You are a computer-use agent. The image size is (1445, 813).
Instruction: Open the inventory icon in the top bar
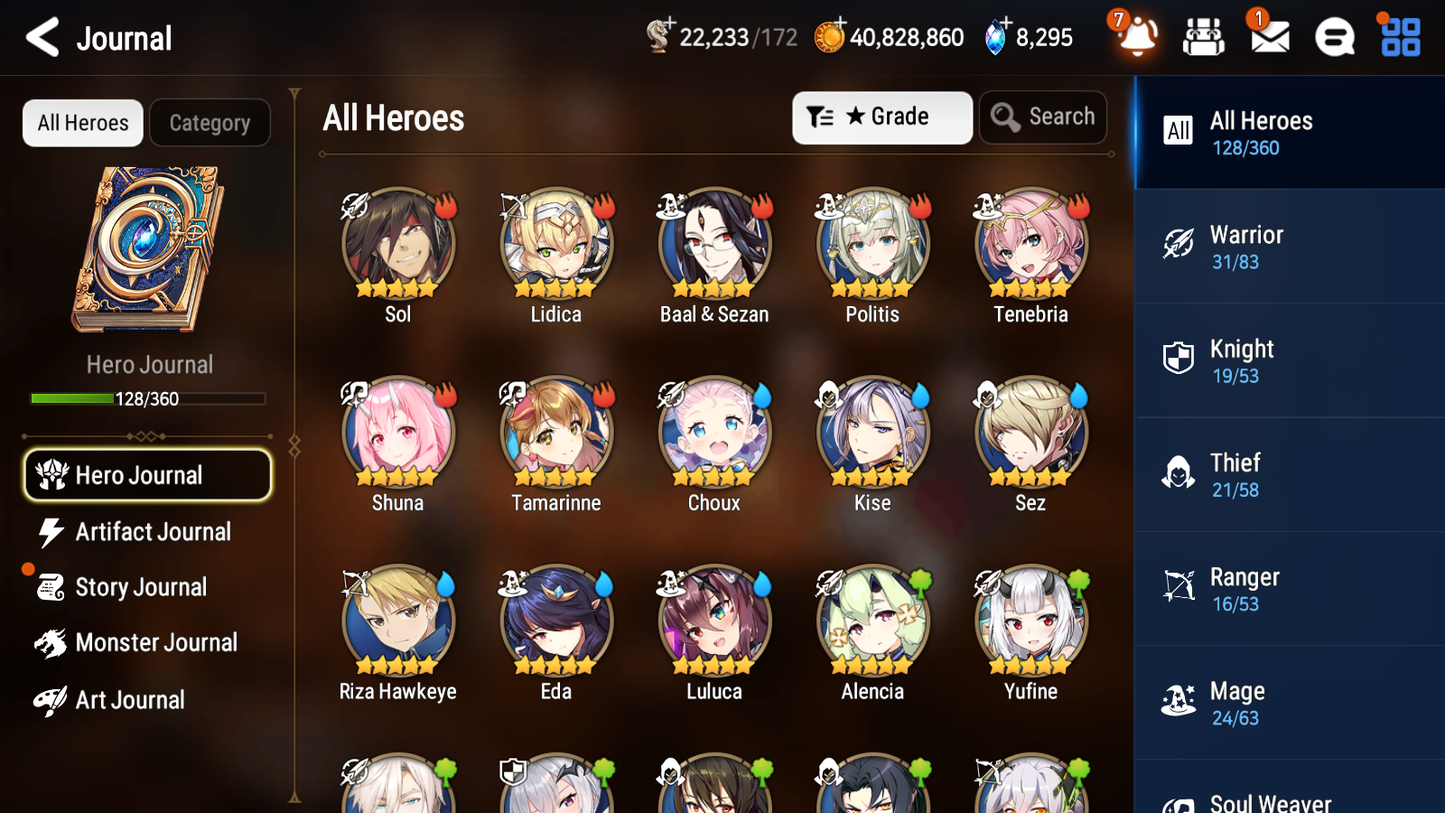click(1203, 37)
